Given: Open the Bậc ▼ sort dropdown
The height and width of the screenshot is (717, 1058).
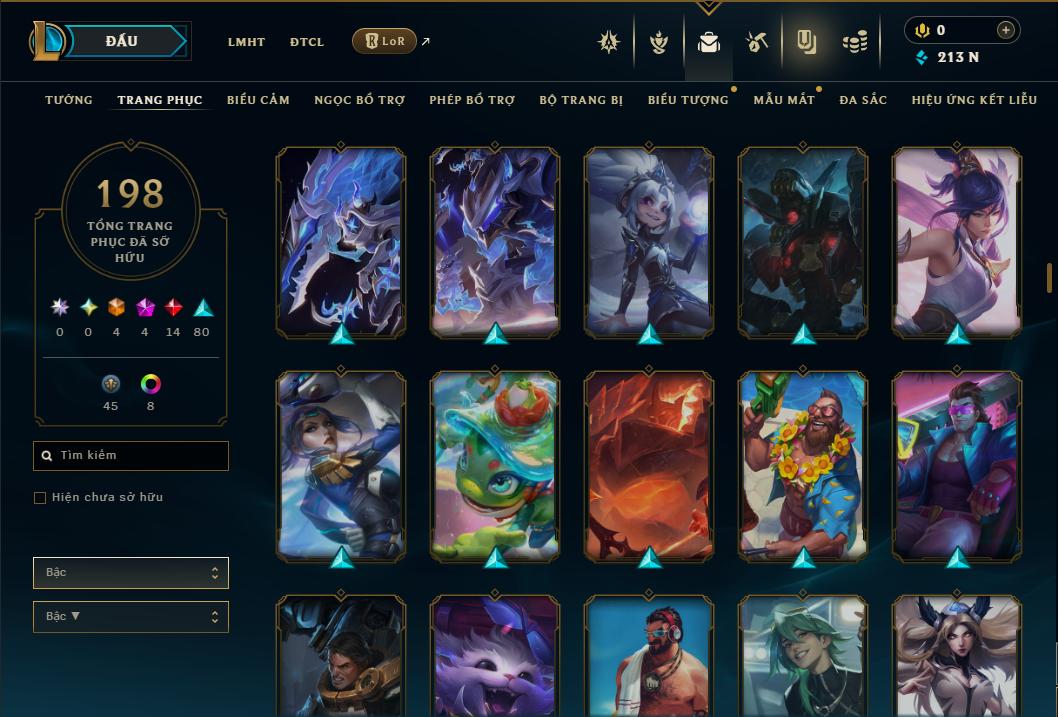Looking at the screenshot, I should (x=131, y=617).
